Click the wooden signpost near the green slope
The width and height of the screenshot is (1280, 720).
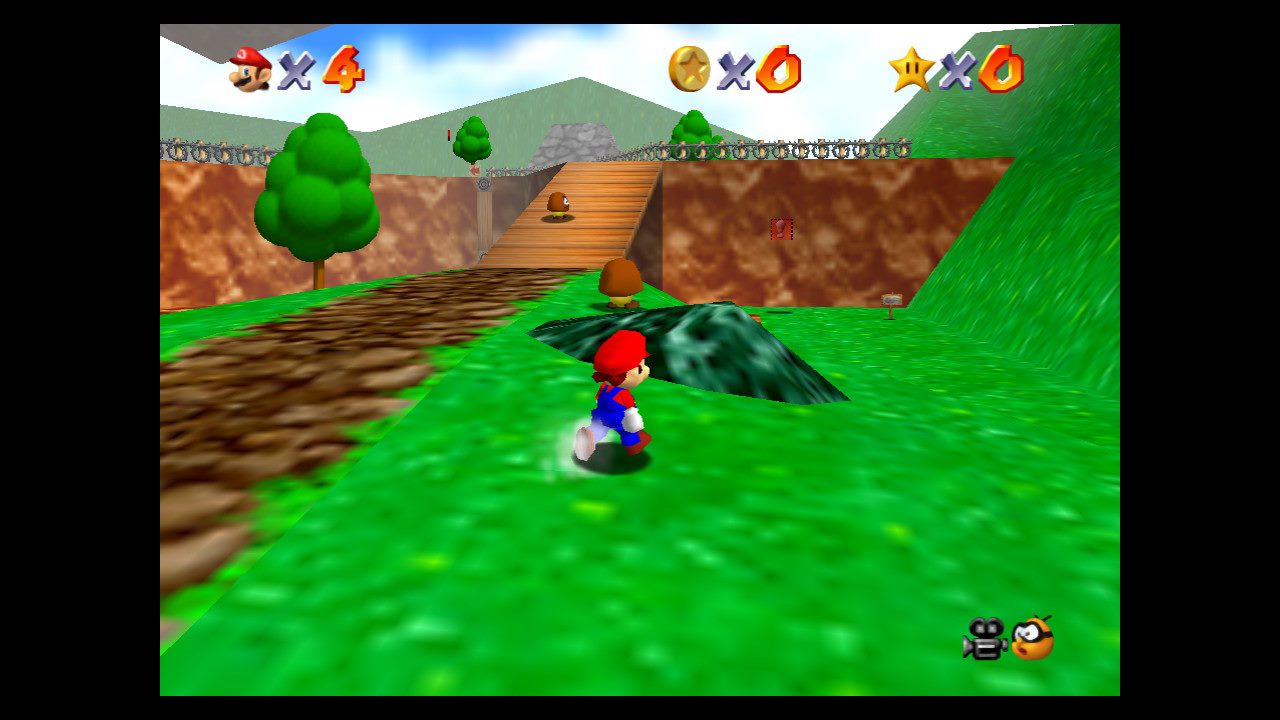893,299
